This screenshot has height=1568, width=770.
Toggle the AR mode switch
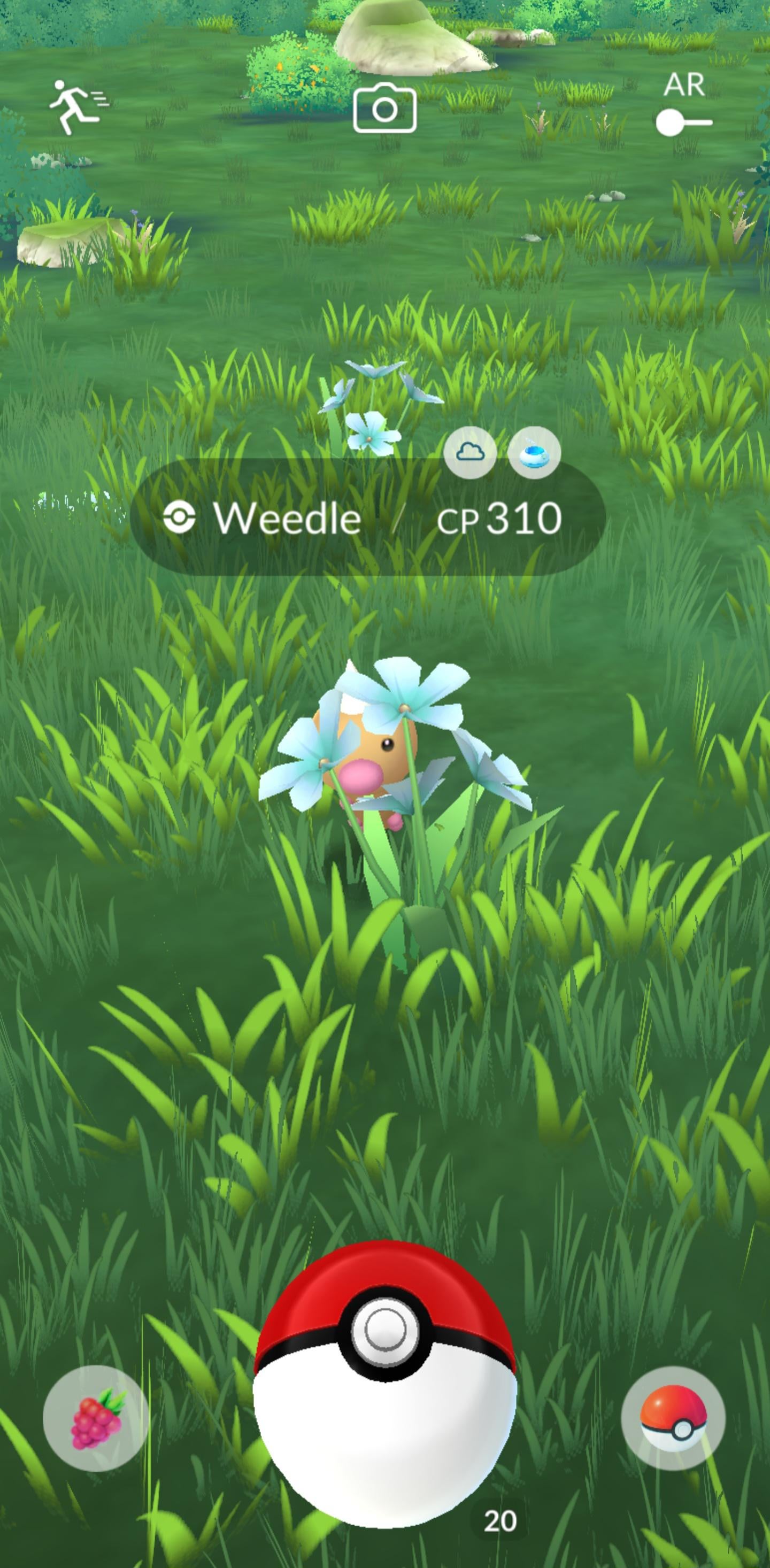pyautogui.click(x=683, y=123)
